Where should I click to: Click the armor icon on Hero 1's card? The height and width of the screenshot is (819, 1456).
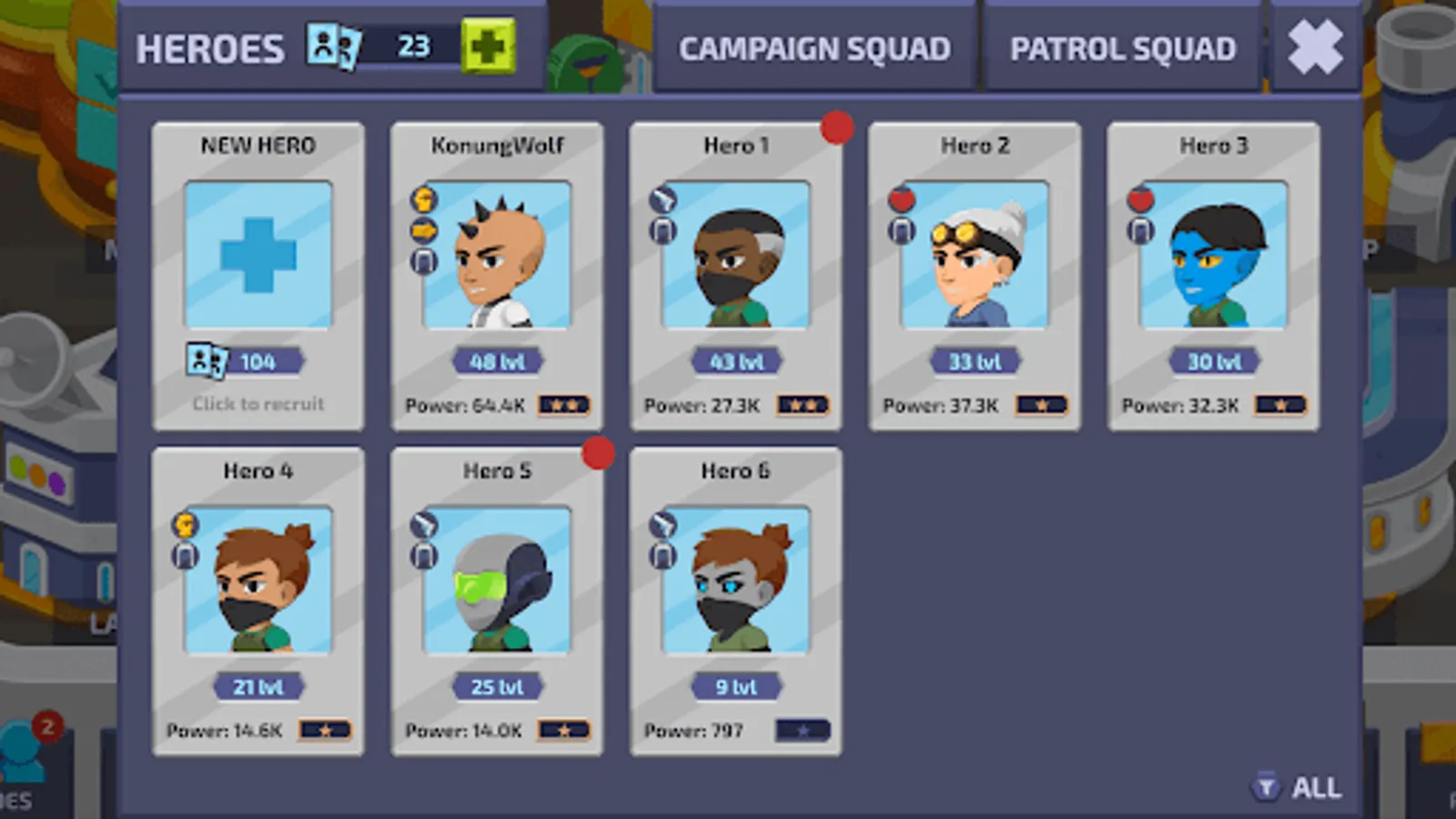point(662,229)
